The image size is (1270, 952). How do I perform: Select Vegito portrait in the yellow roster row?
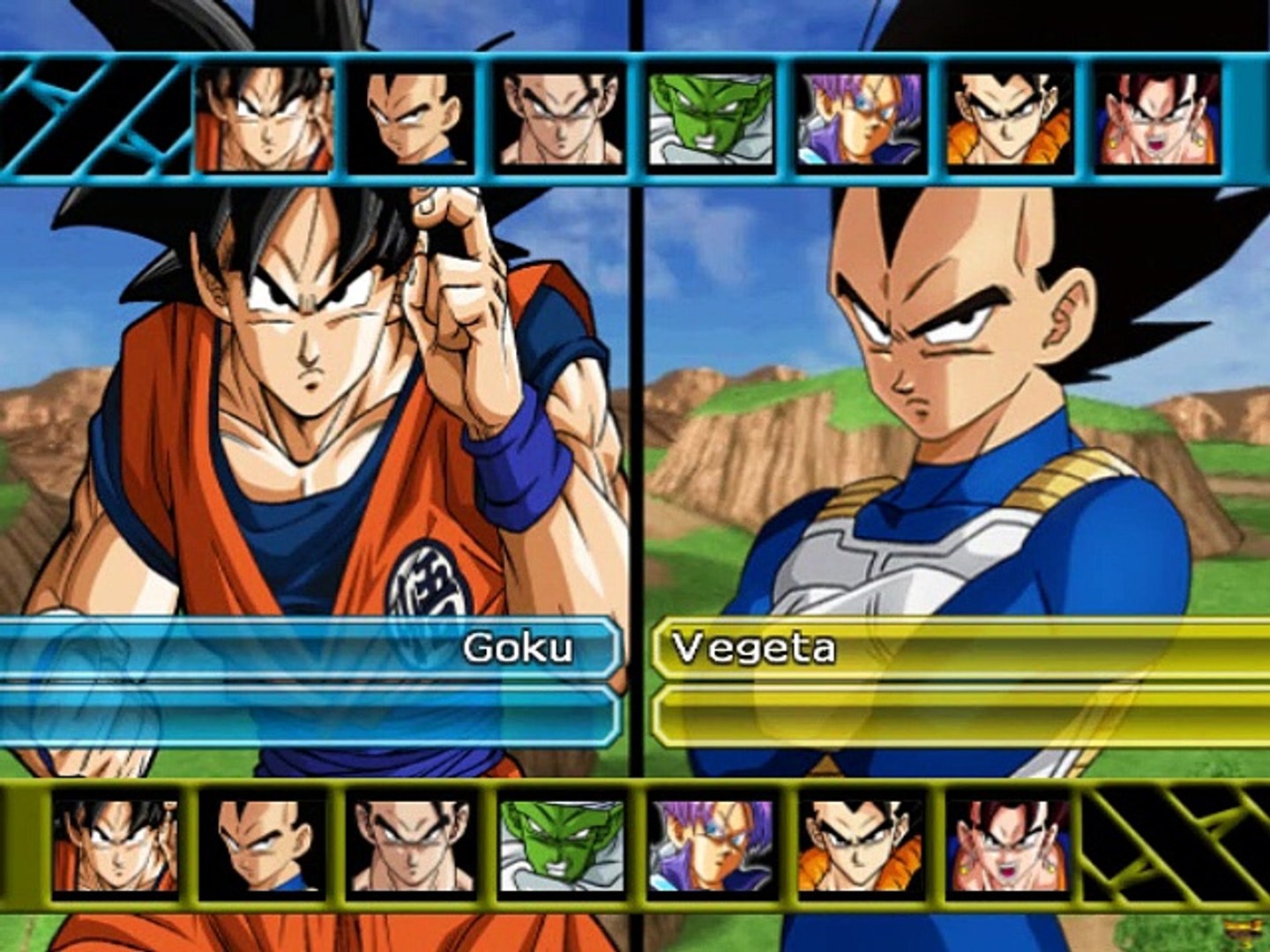pyautogui.click(x=1010, y=846)
